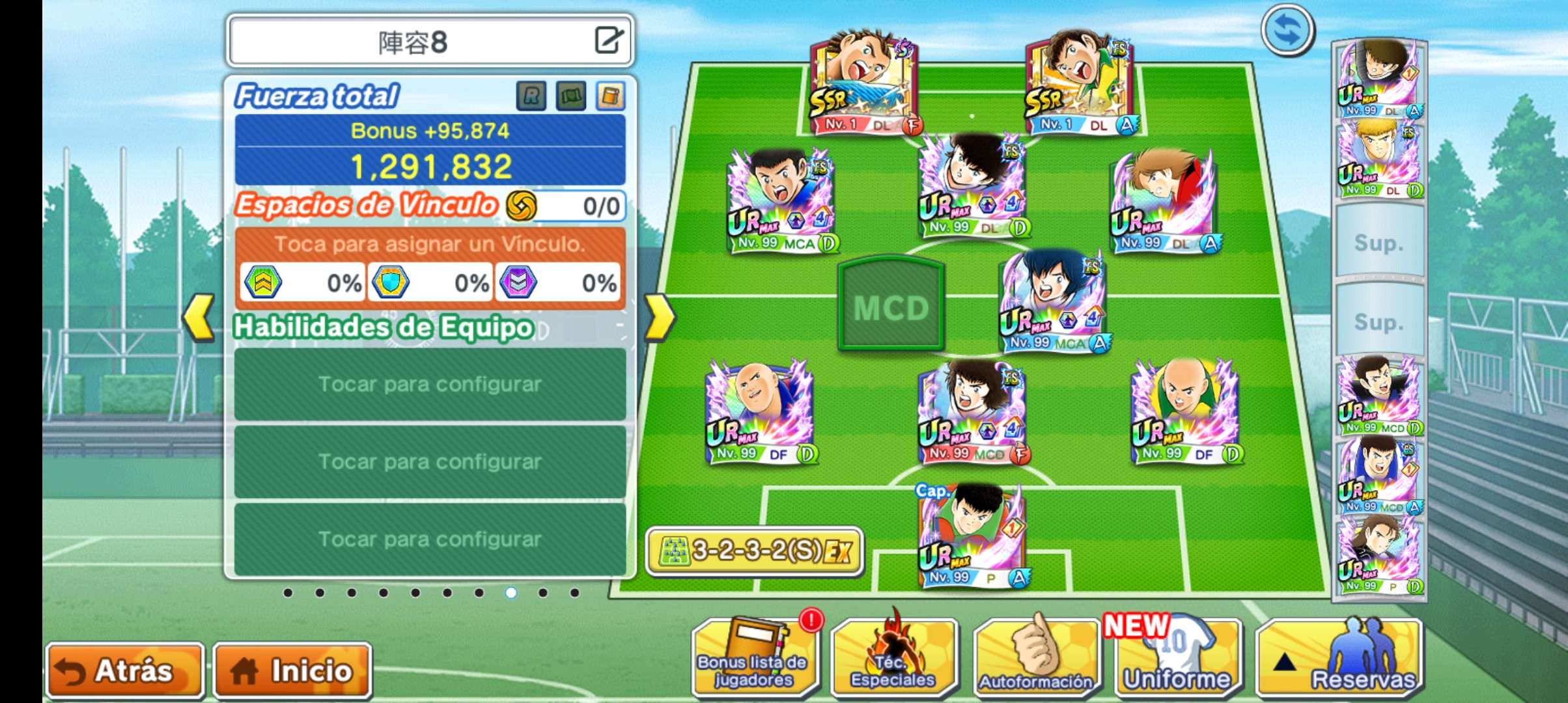Switch to the previous team with the left arrow
The width and height of the screenshot is (1568, 703).
pyautogui.click(x=199, y=318)
